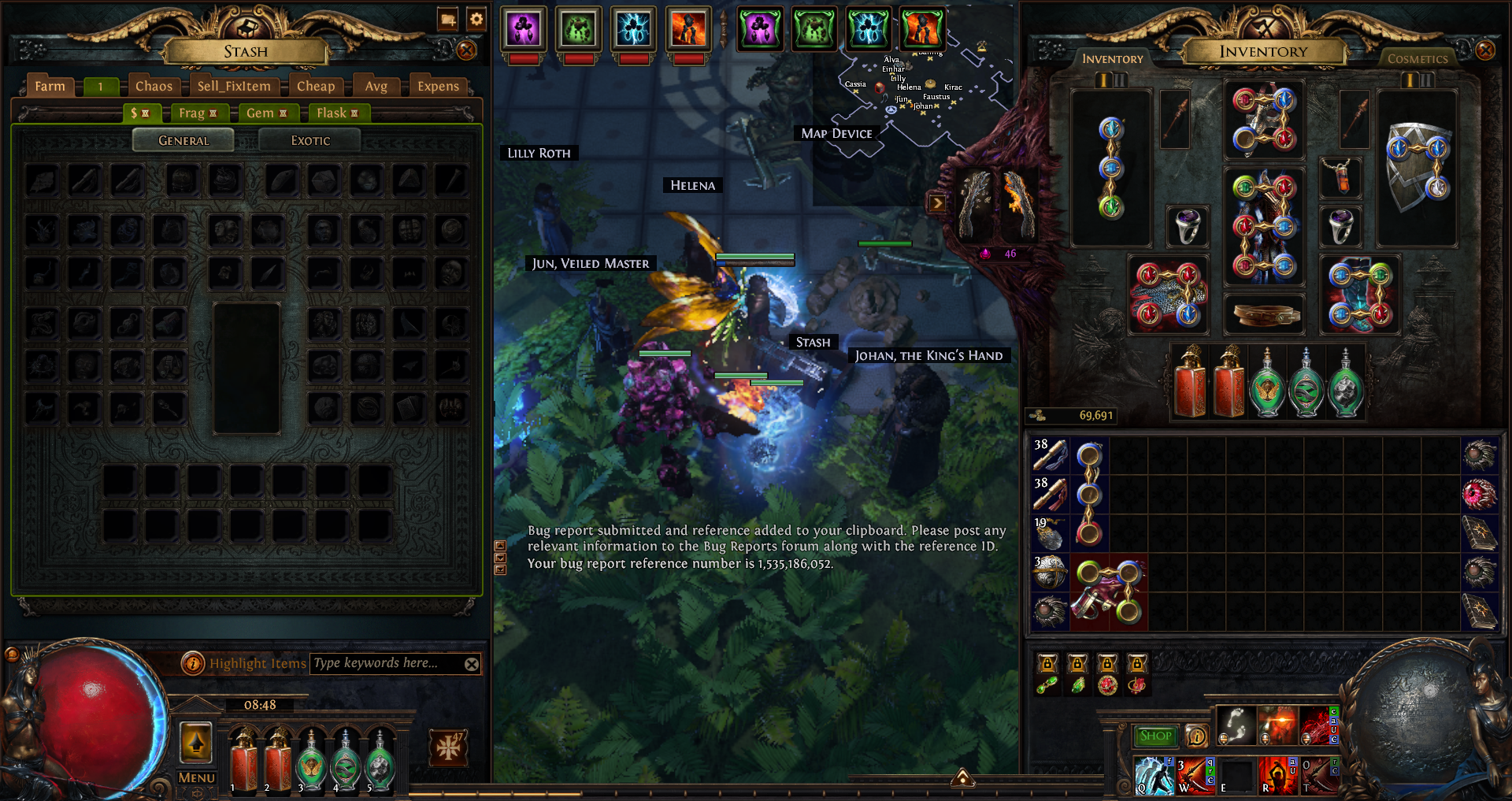Open the Chaos stash tab

154,86
